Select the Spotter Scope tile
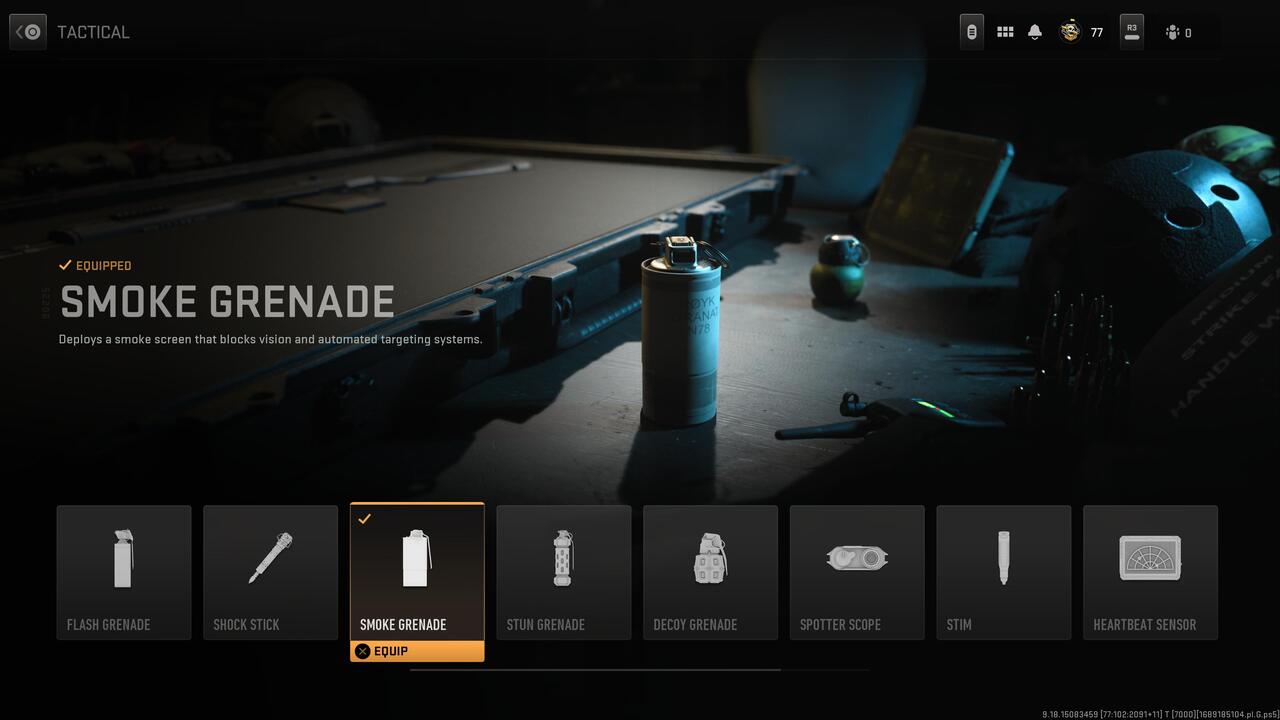 pyautogui.click(x=857, y=572)
